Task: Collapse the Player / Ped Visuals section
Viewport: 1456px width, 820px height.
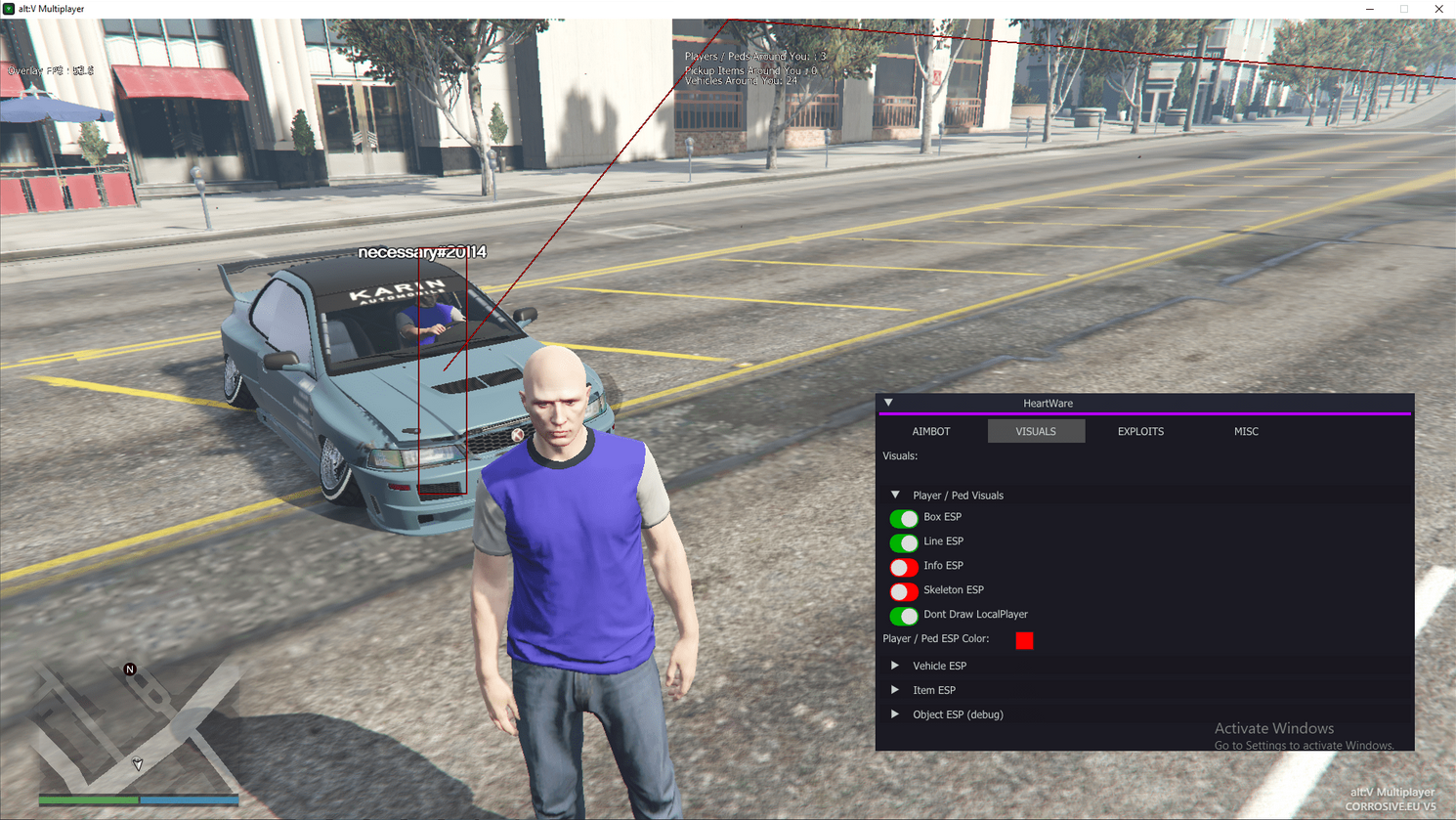Action: click(895, 496)
